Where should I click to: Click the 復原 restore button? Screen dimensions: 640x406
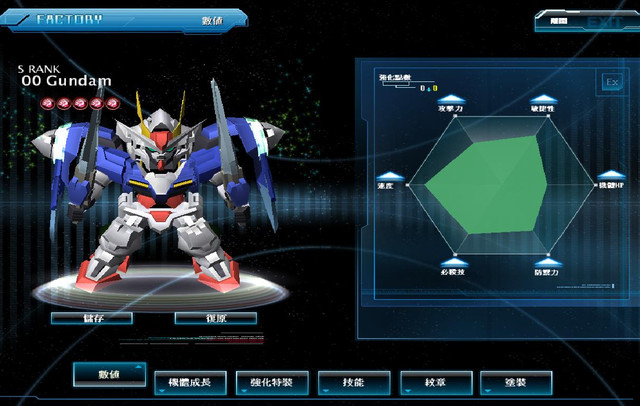215,318
